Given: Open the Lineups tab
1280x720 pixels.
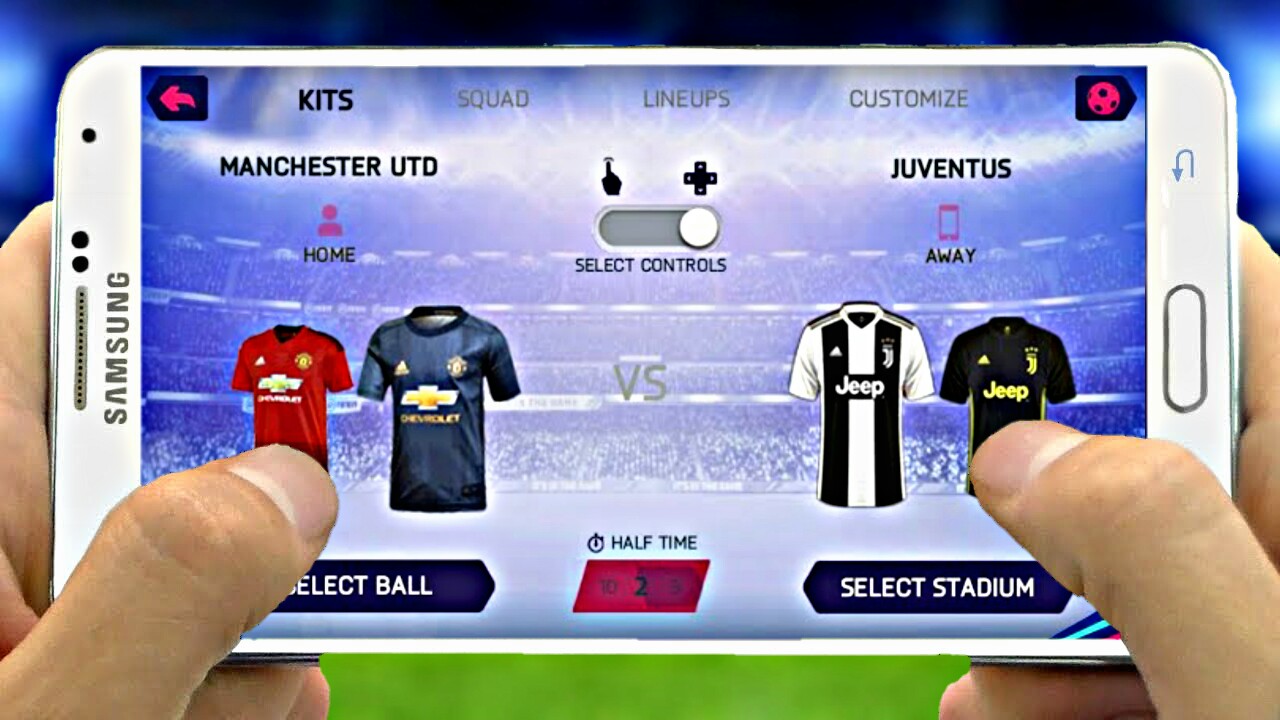Looking at the screenshot, I should tap(686, 99).
